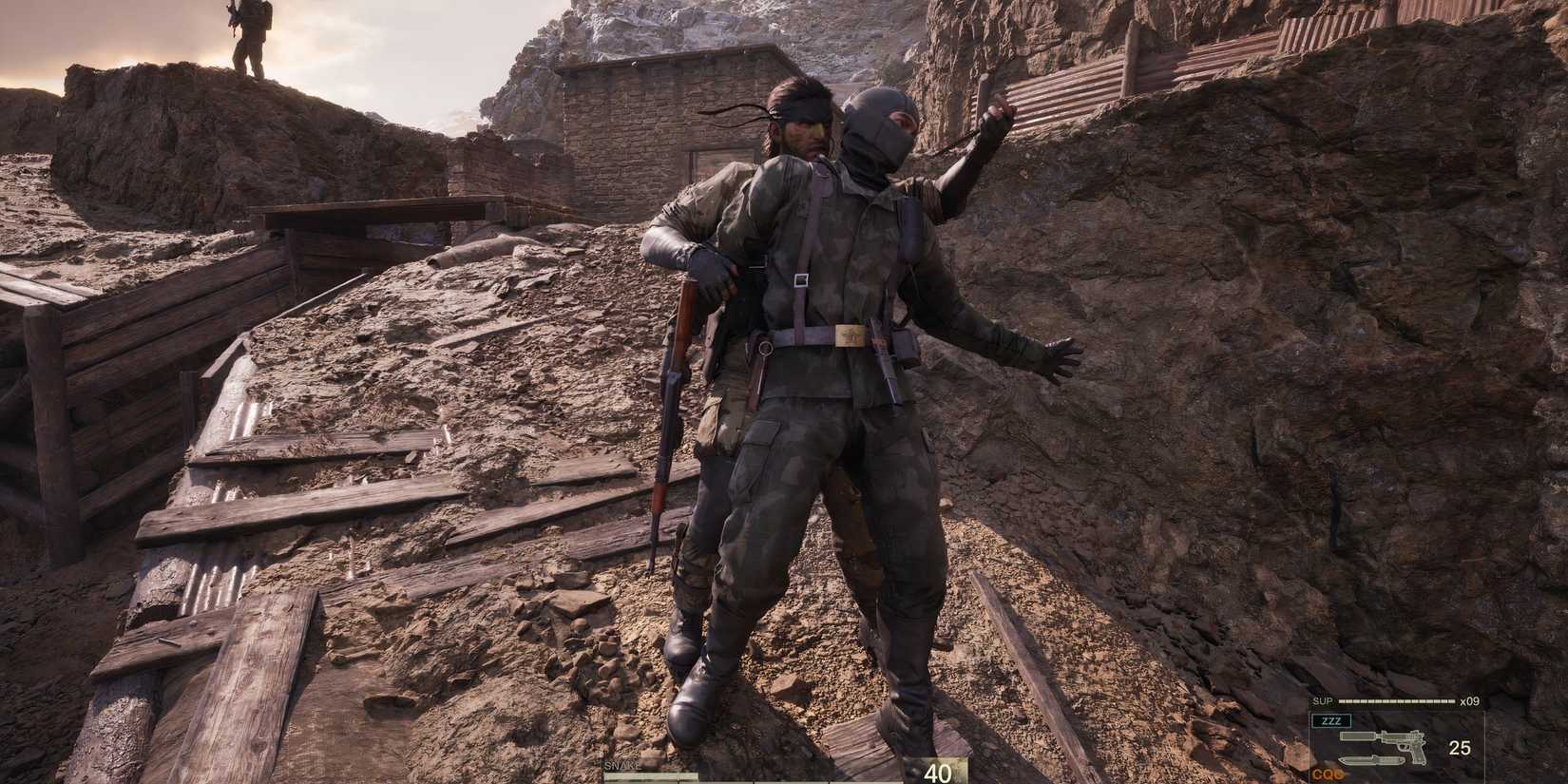This screenshot has height=784, width=1568.
Task: Click the SNAKE nameplate above the health bar
Action: (621, 766)
